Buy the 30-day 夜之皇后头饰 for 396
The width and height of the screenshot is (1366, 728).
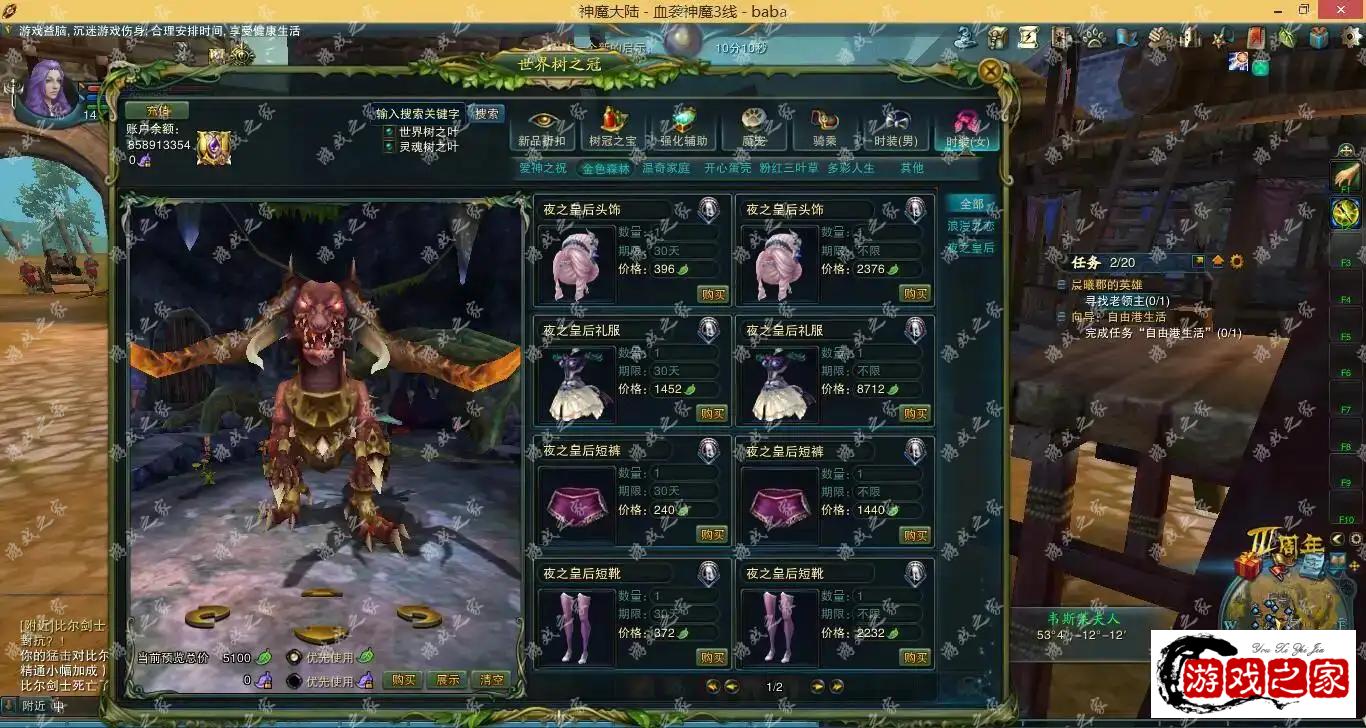click(713, 293)
